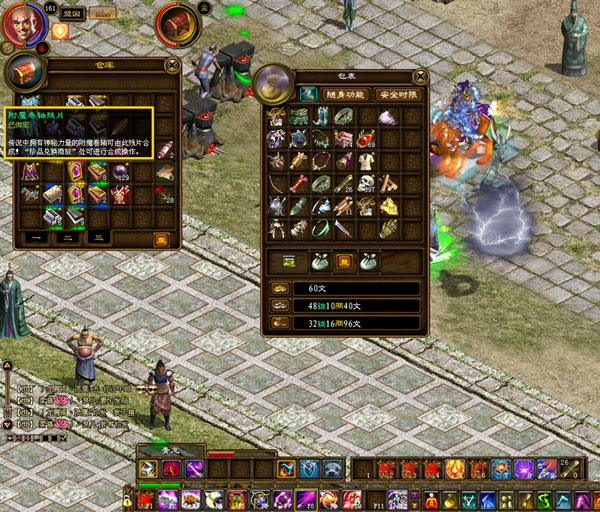Select the purple orb in the warehouse
This screenshot has height=512, width=600.
120,172
